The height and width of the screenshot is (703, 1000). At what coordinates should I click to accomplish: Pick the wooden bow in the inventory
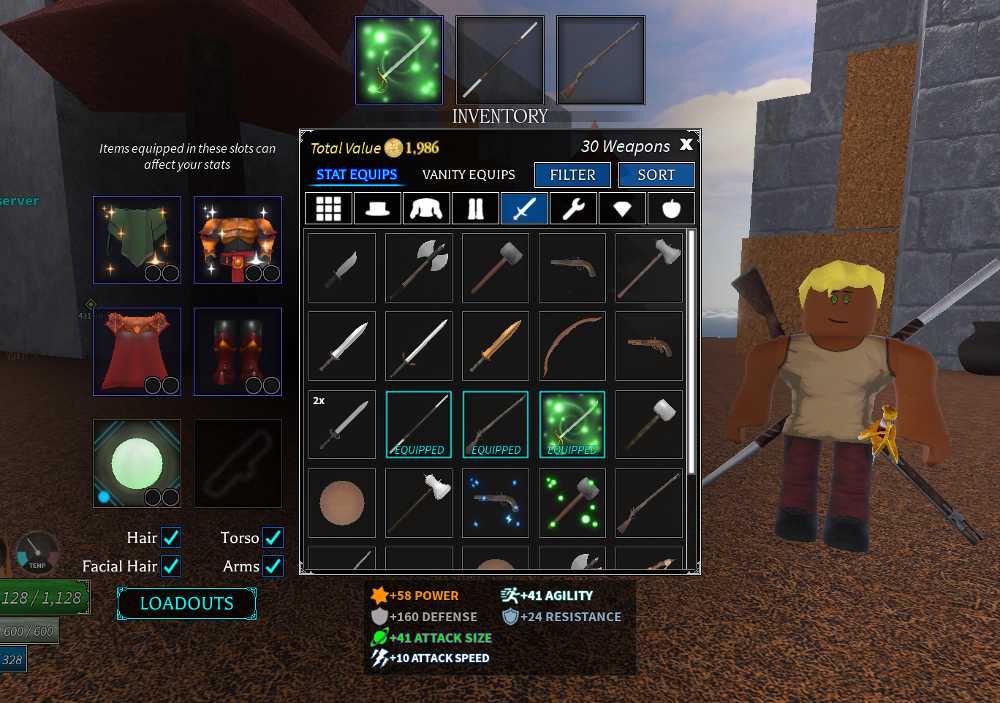572,346
